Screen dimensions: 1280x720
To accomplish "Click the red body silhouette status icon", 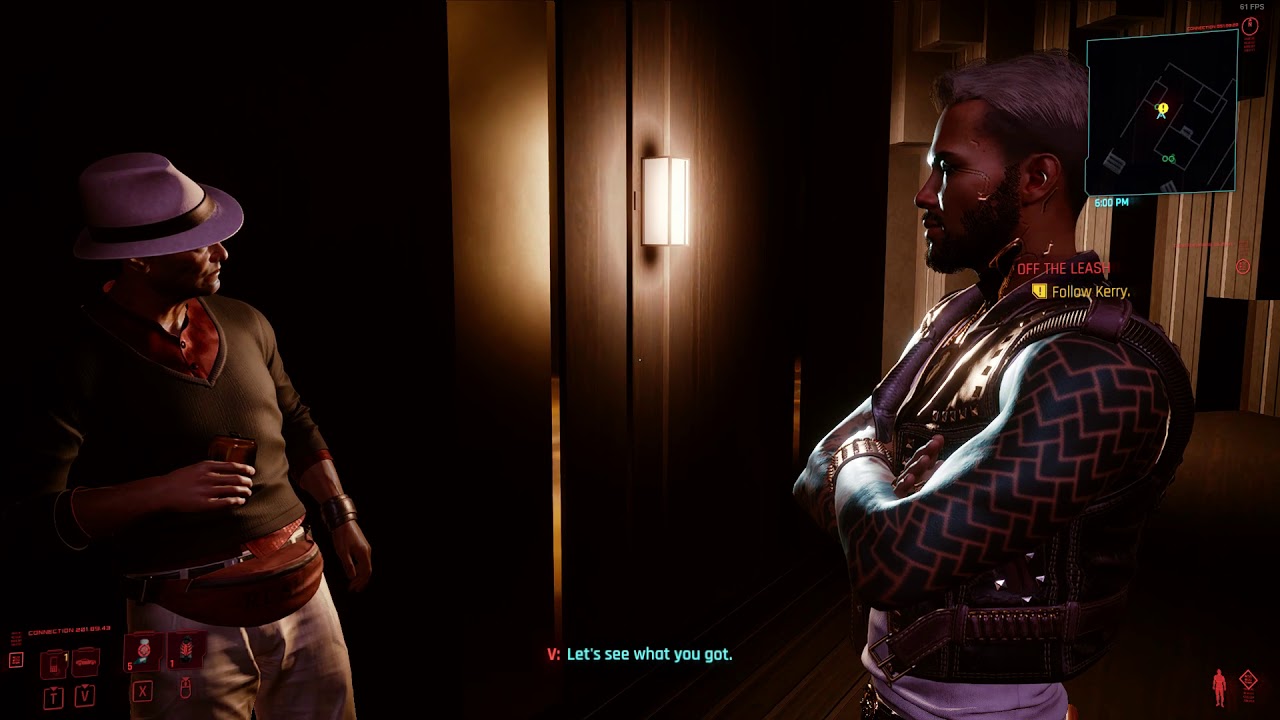I will [1219, 687].
